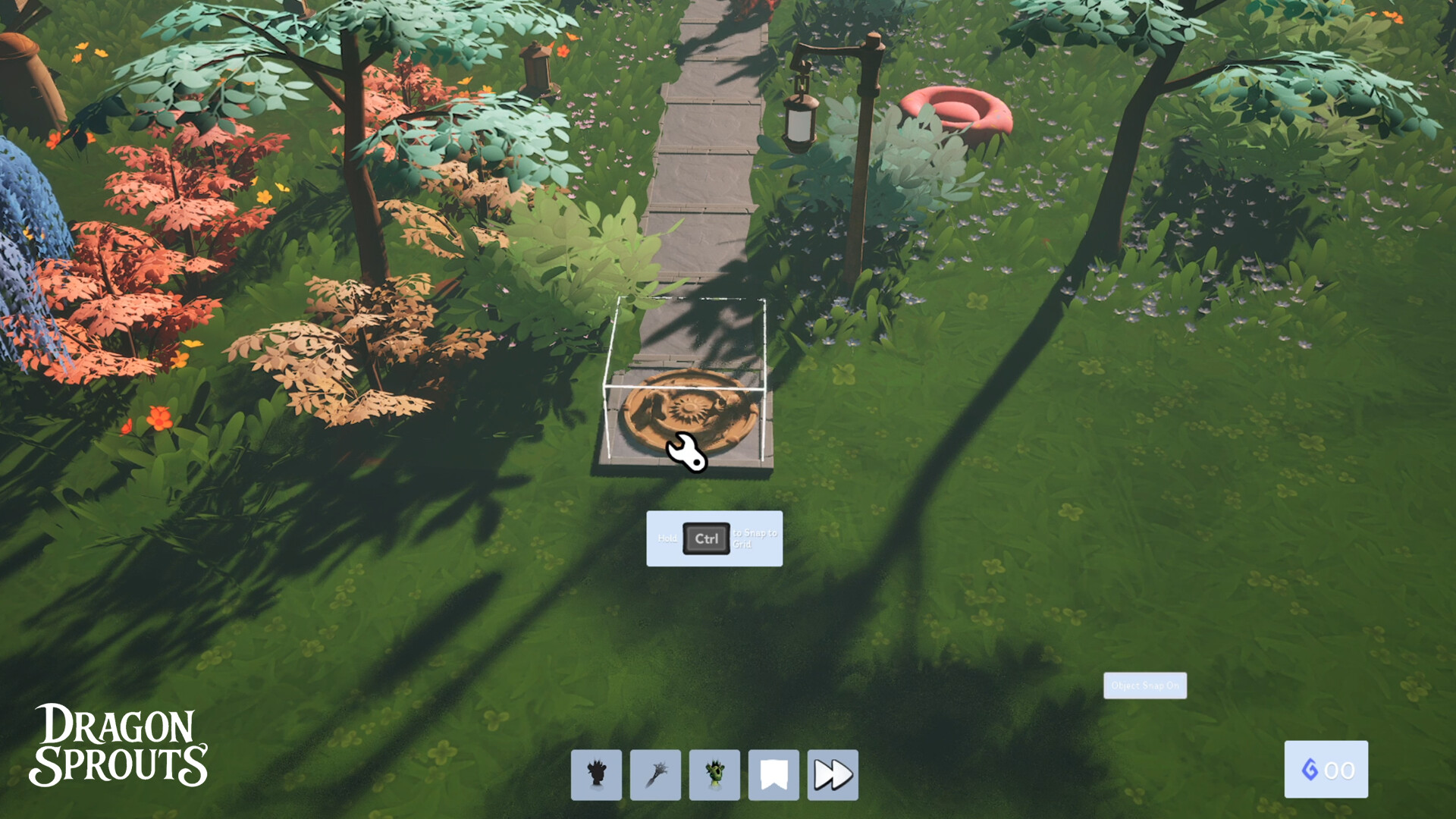Click the Ctrl key graphic in the tooltip

point(705,538)
